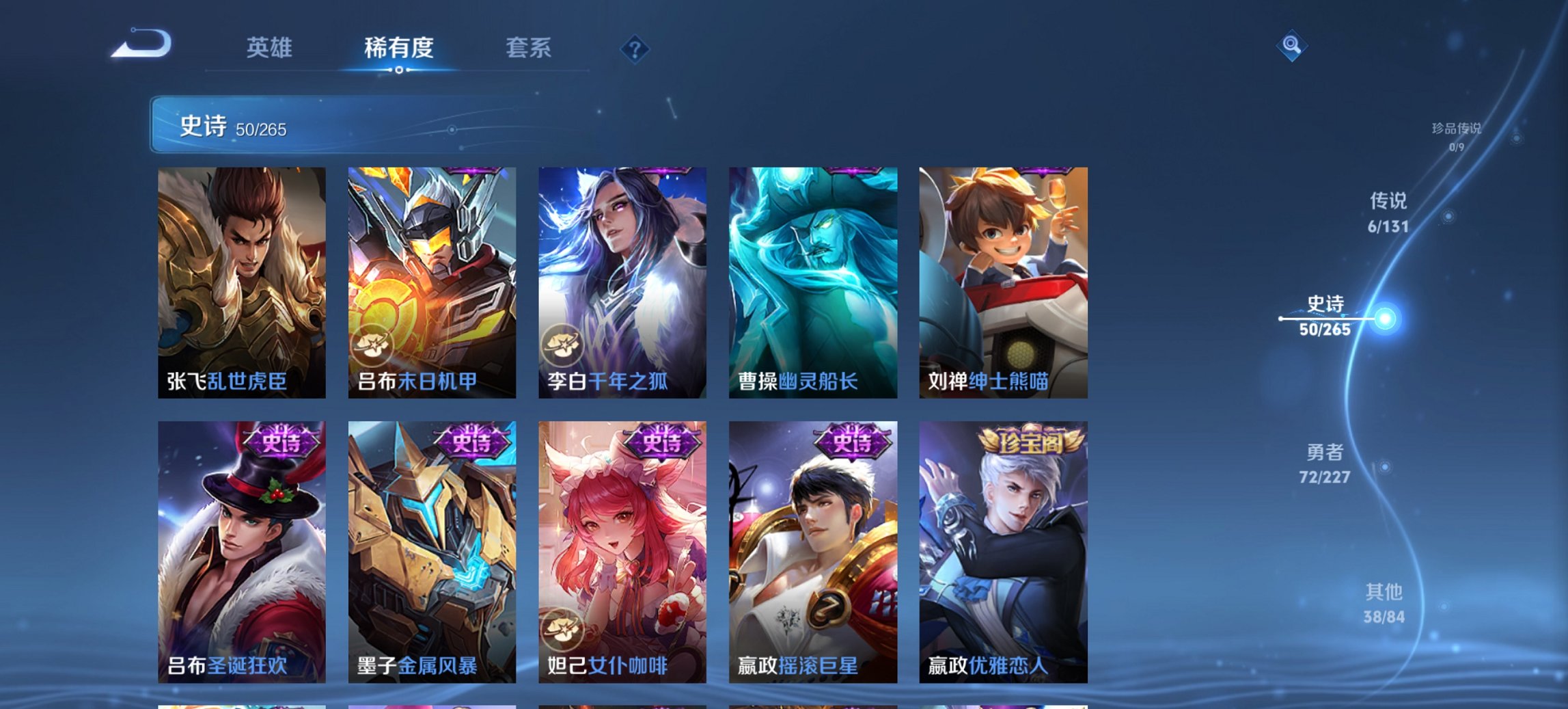Click the page indicator dot under 稀有度
1568x709 pixels.
point(400,71)
